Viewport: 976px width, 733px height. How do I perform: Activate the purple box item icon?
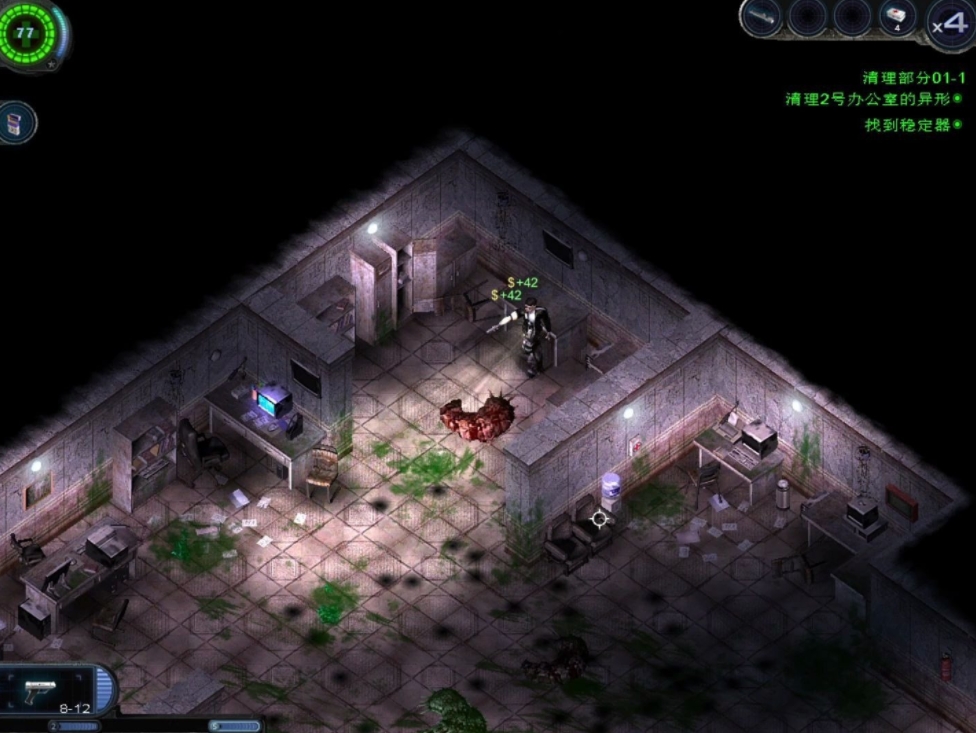point(17,122)
